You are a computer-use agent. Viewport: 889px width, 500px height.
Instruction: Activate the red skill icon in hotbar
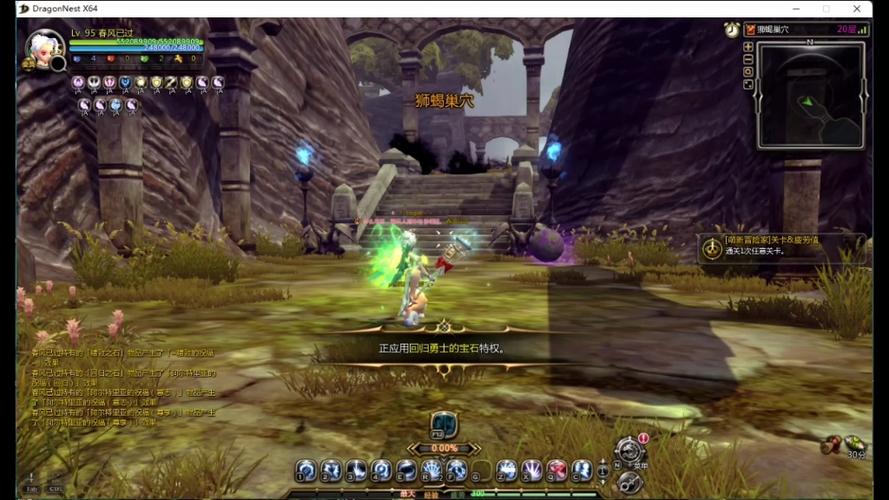click(x=557, y=469)
